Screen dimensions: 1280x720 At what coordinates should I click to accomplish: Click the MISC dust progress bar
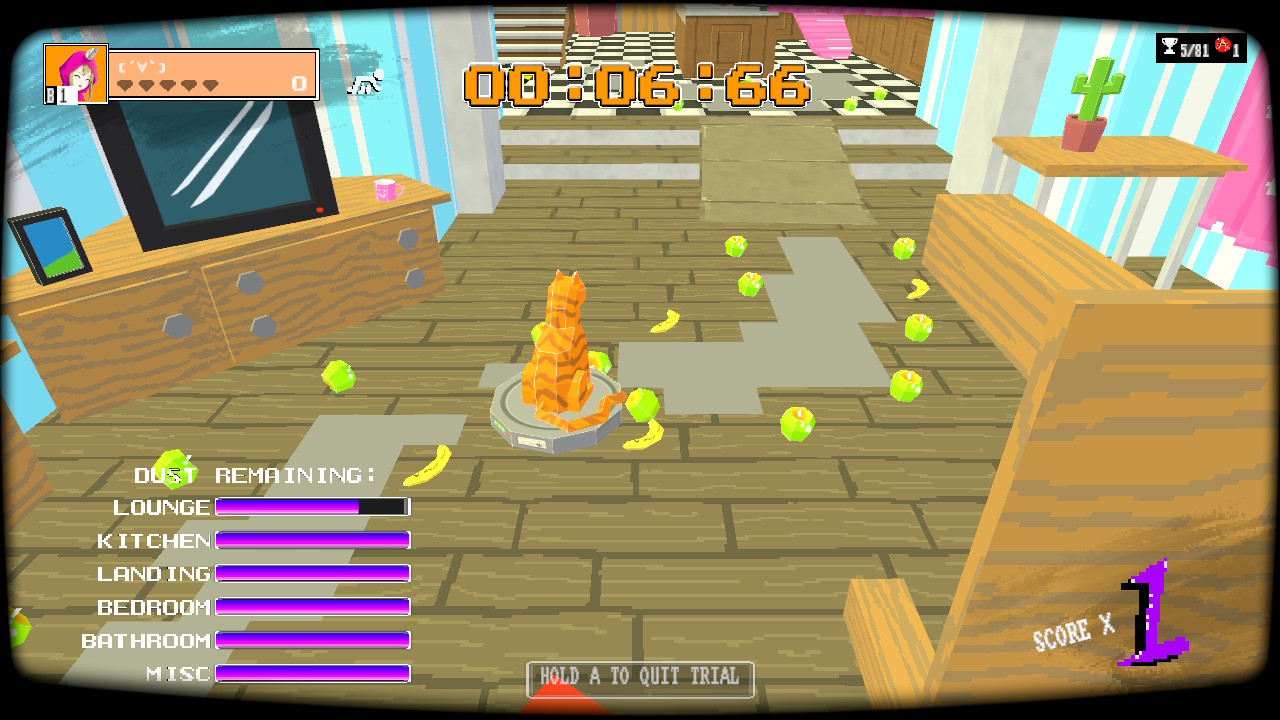312,672
